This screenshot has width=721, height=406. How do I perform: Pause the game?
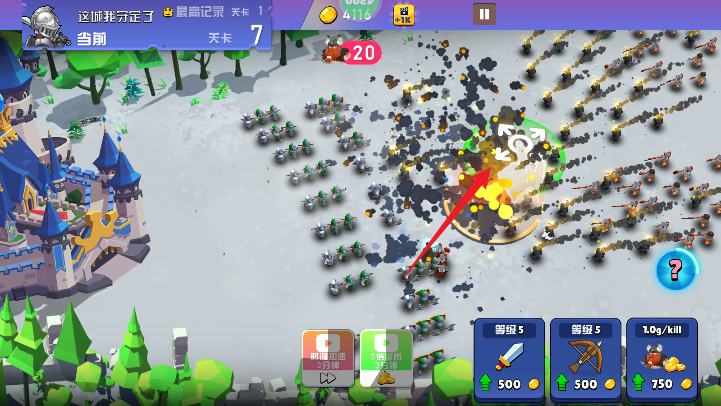484,14
